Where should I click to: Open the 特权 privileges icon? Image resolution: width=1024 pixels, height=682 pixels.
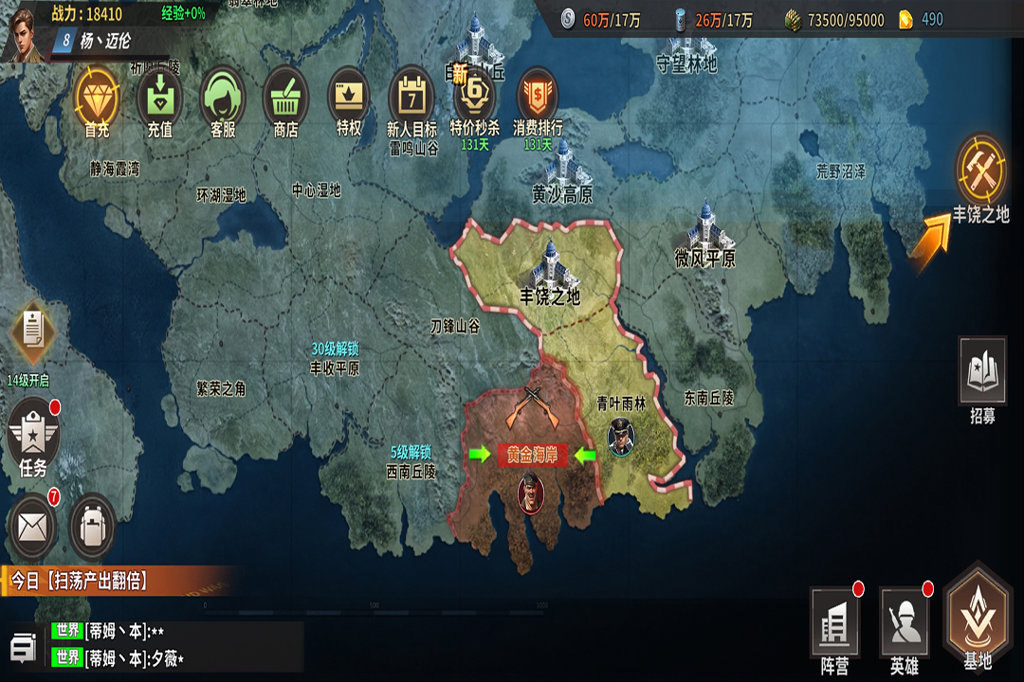[x=349, y=96]
